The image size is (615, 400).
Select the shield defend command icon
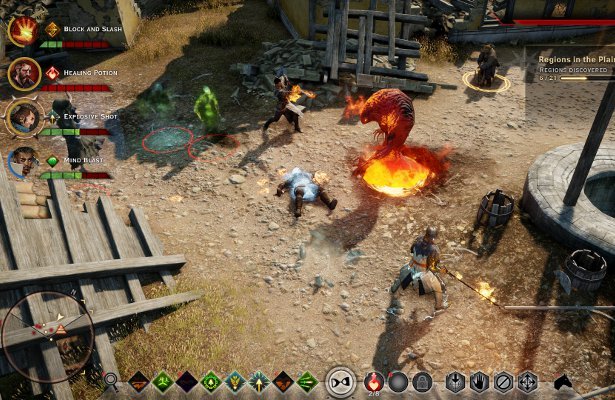tap(455, 381)
